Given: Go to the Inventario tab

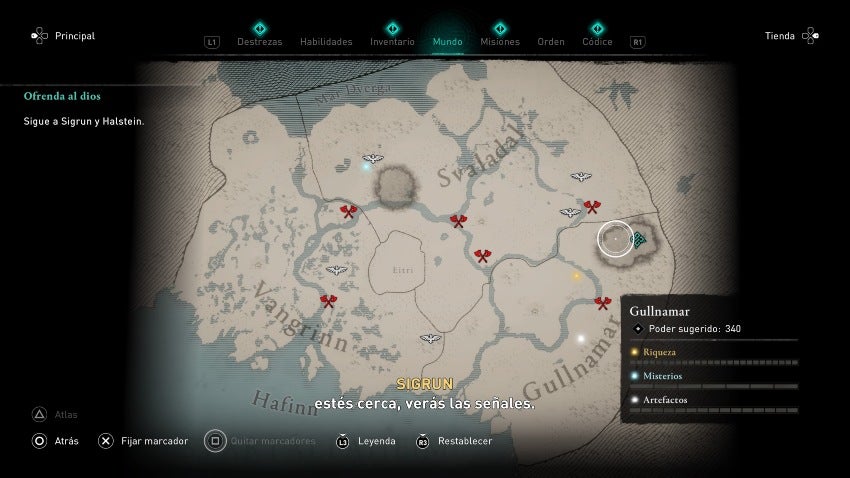Looking at the screenshot, I should 392,42.
